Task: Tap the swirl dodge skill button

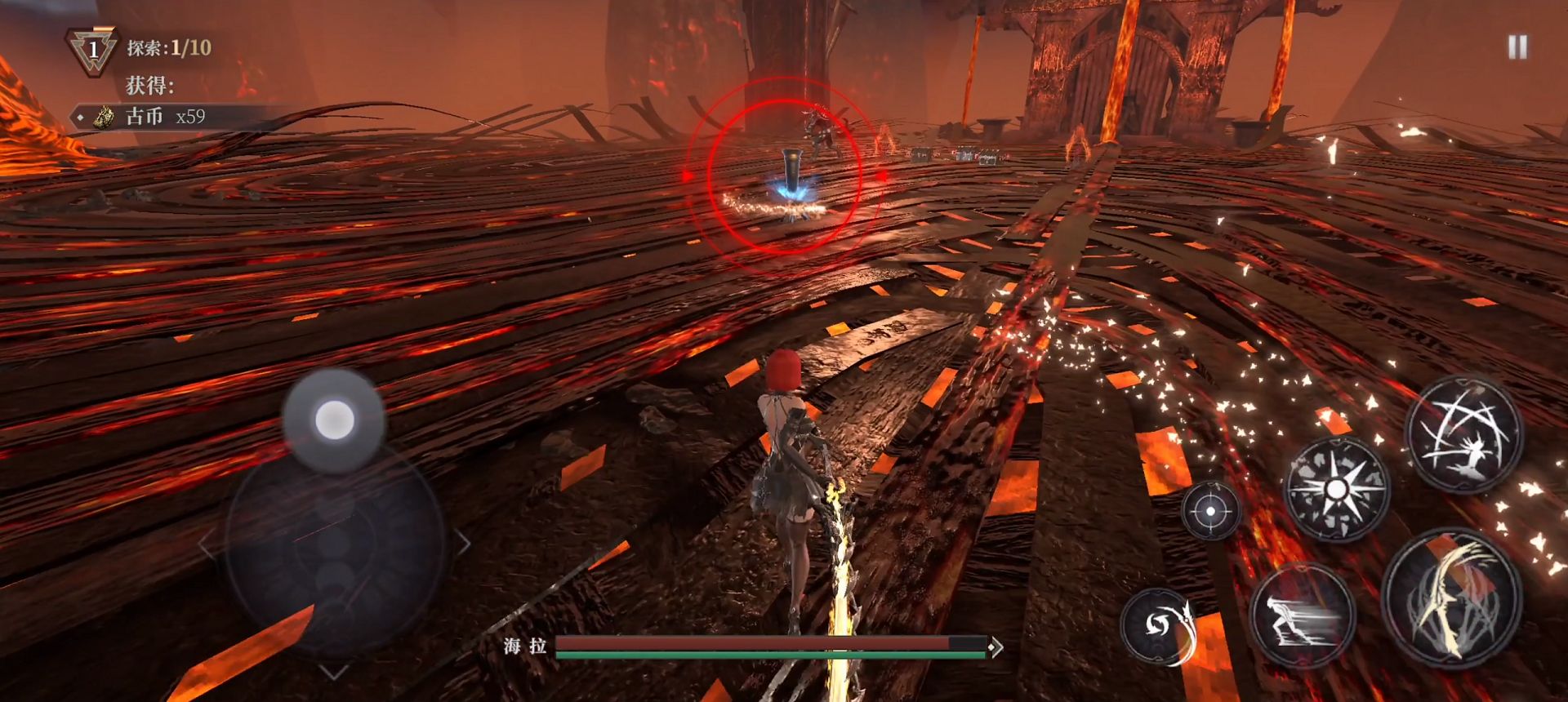Action: tap(1159, 625)
